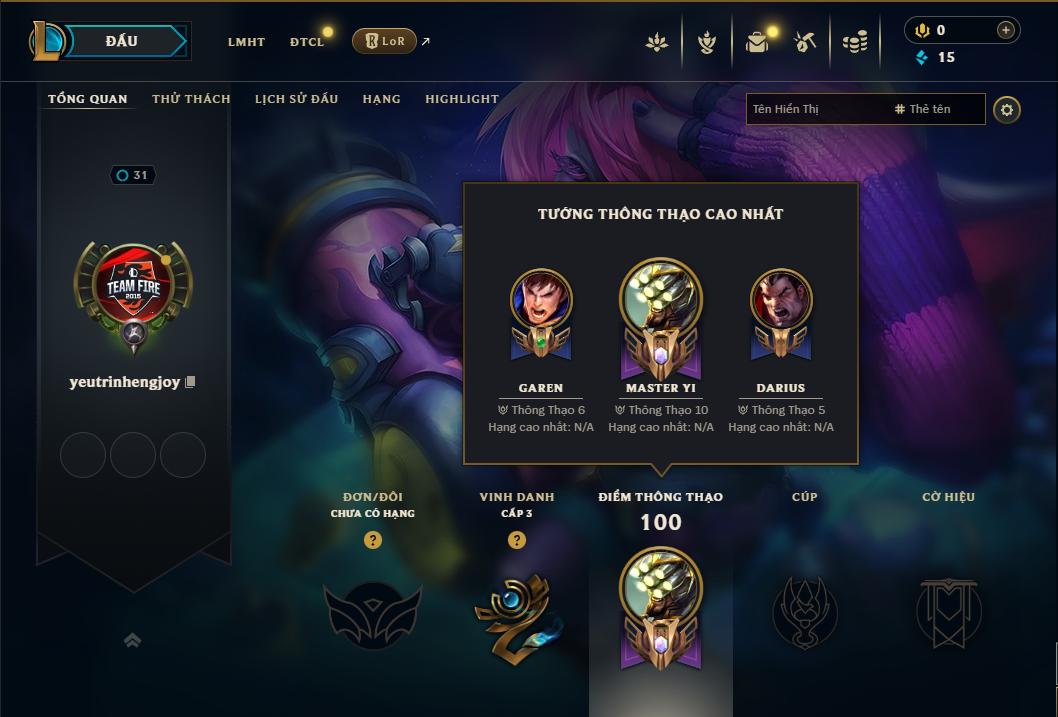Select the Hạng tab
This screenshot has height=717, width=1058.
(x=381, y=99)
